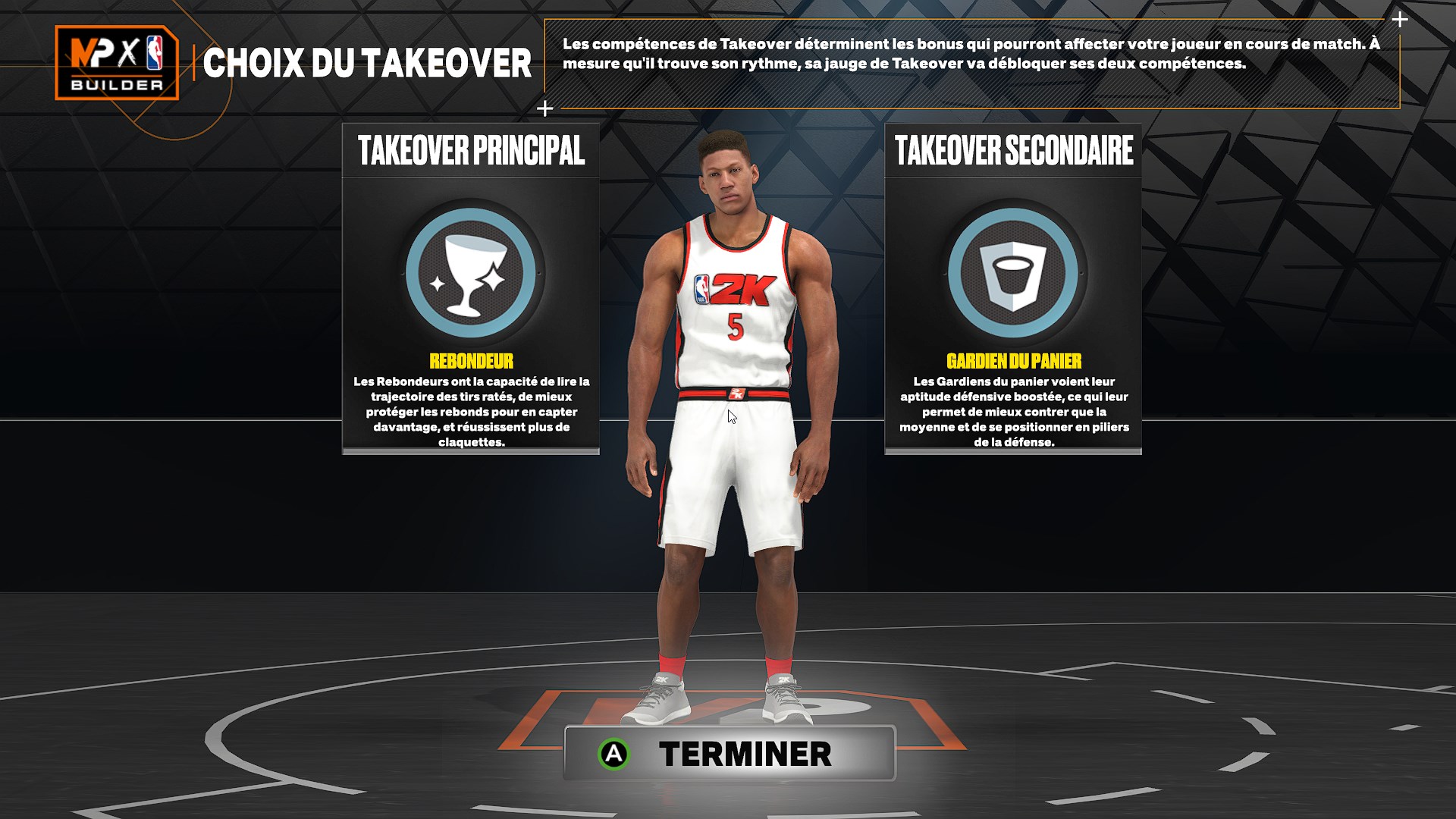Click the plus symbol left of the description box
The width and height of the screenshot is (1456, 819).
pos(544,108)
